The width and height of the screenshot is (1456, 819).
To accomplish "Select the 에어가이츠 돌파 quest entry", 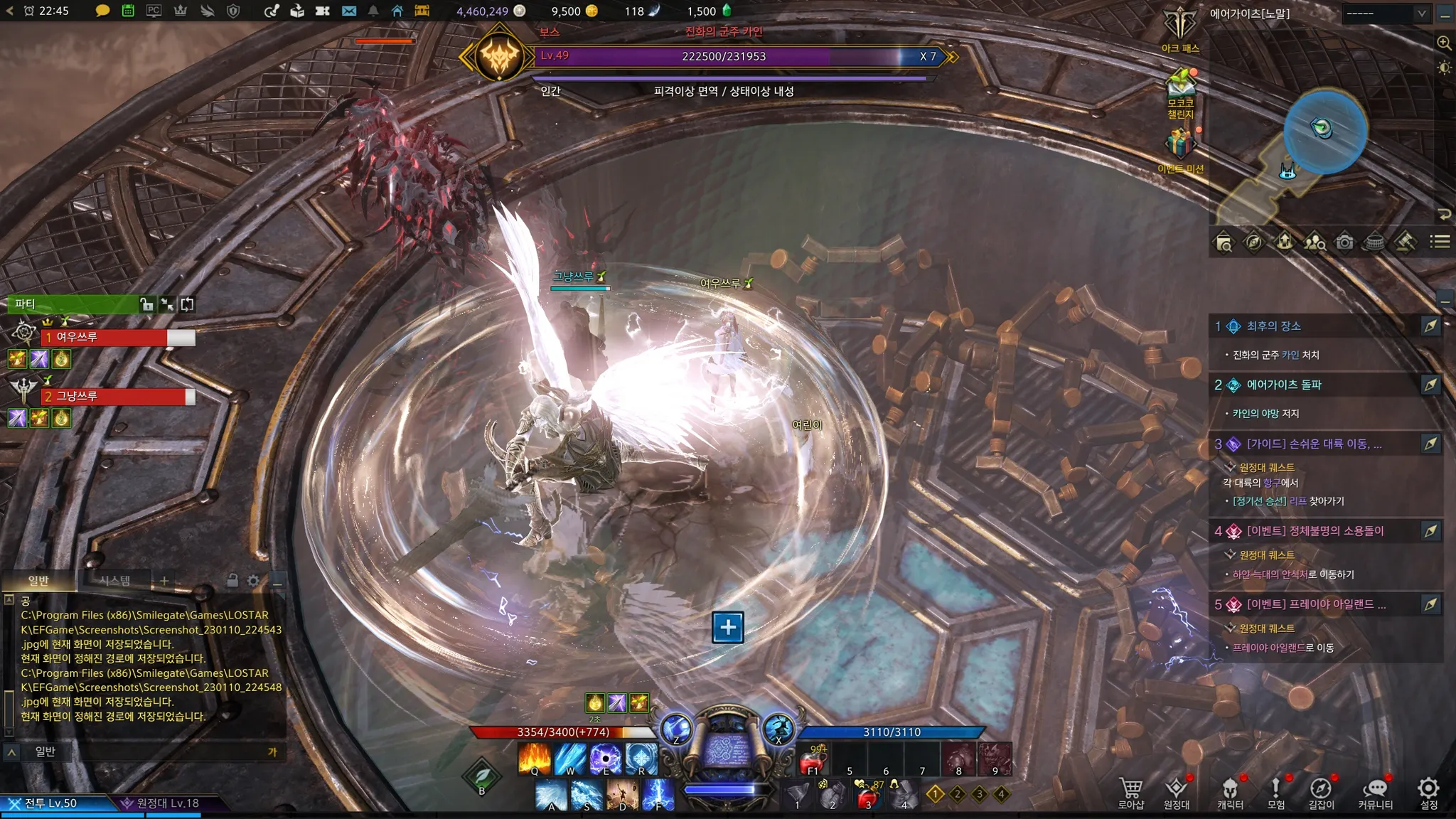I will pyautogui.click(x=1283, y=385).
